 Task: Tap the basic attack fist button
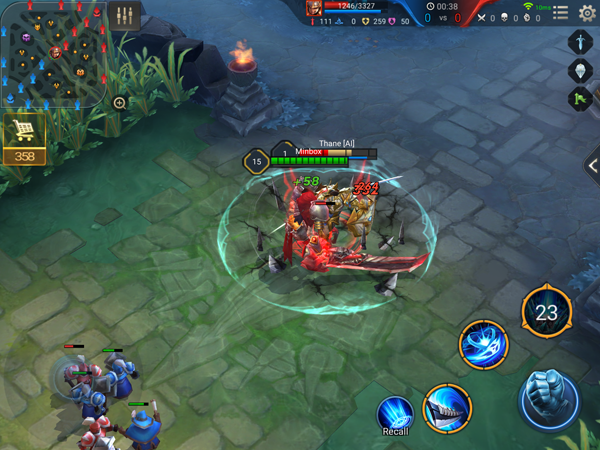click(x=548, y=399)
